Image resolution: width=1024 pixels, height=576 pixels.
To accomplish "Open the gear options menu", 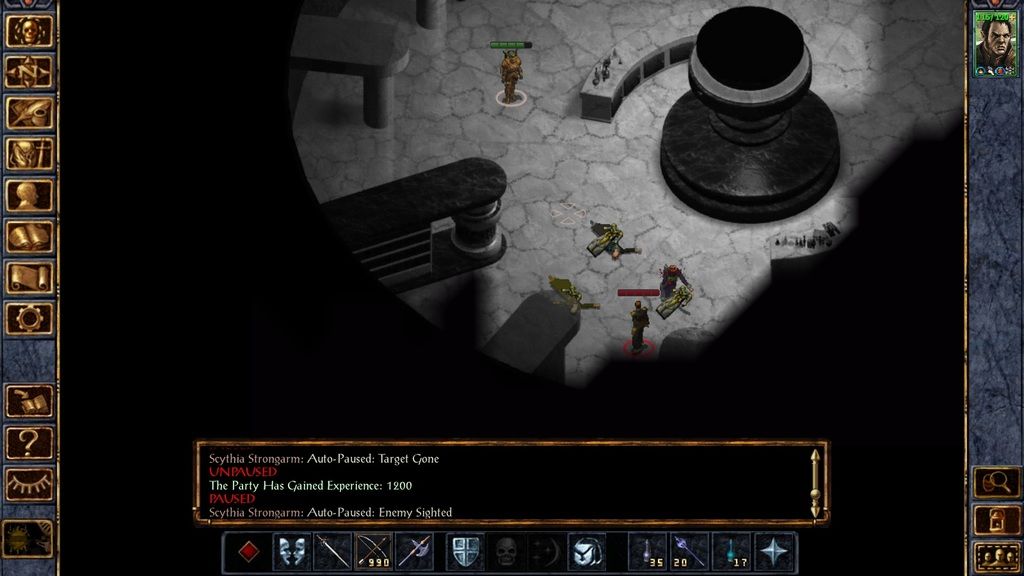I will tap(29, 318).
